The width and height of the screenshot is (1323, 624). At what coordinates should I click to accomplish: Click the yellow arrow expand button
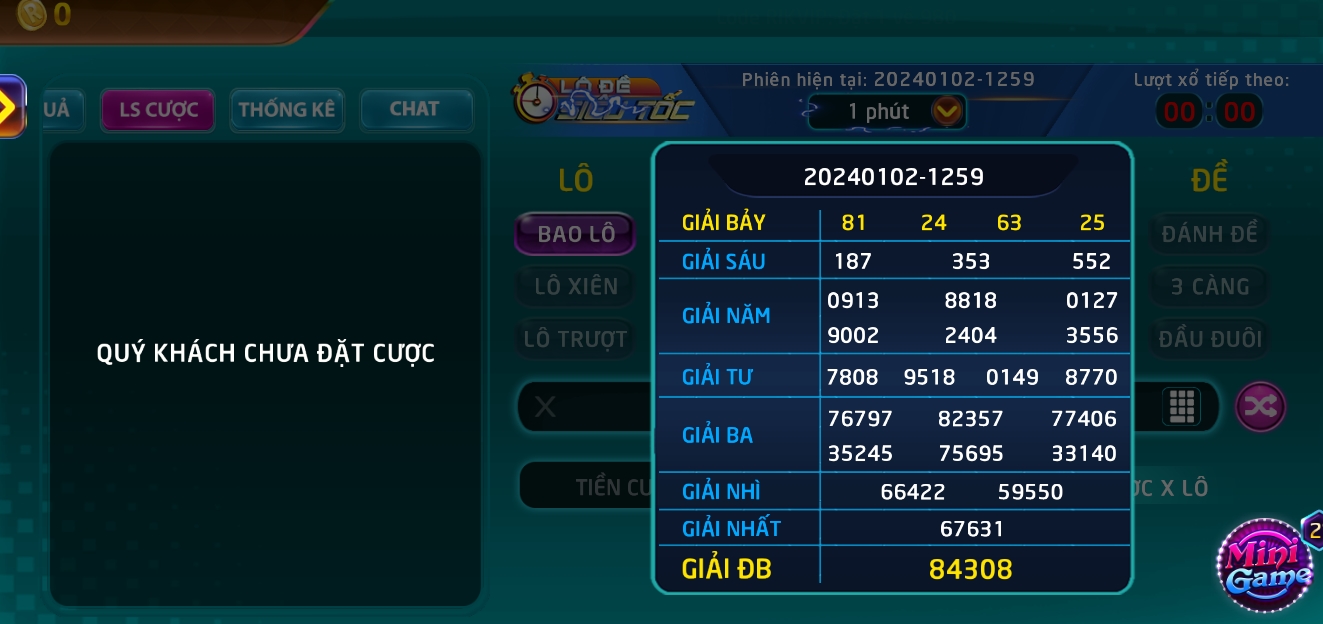tap(10, 106)
